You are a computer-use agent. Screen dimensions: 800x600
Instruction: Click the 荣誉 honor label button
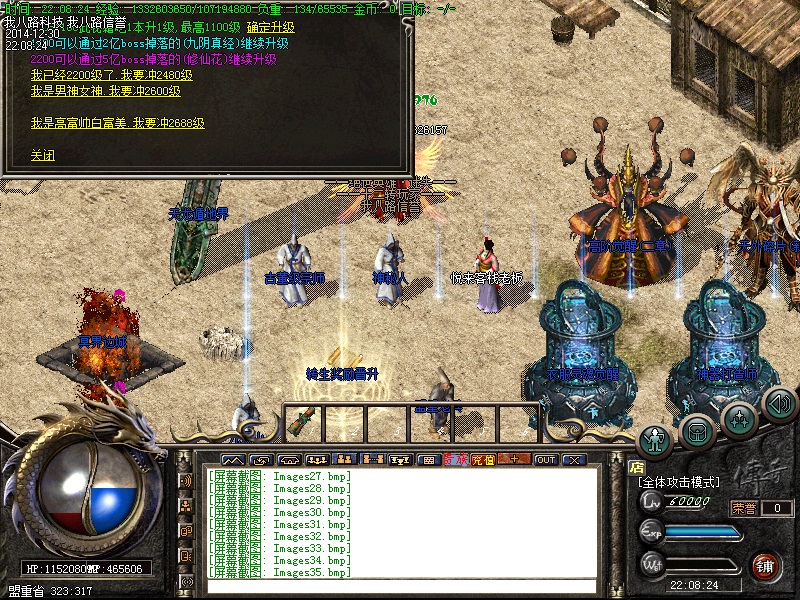click(744, 508)
